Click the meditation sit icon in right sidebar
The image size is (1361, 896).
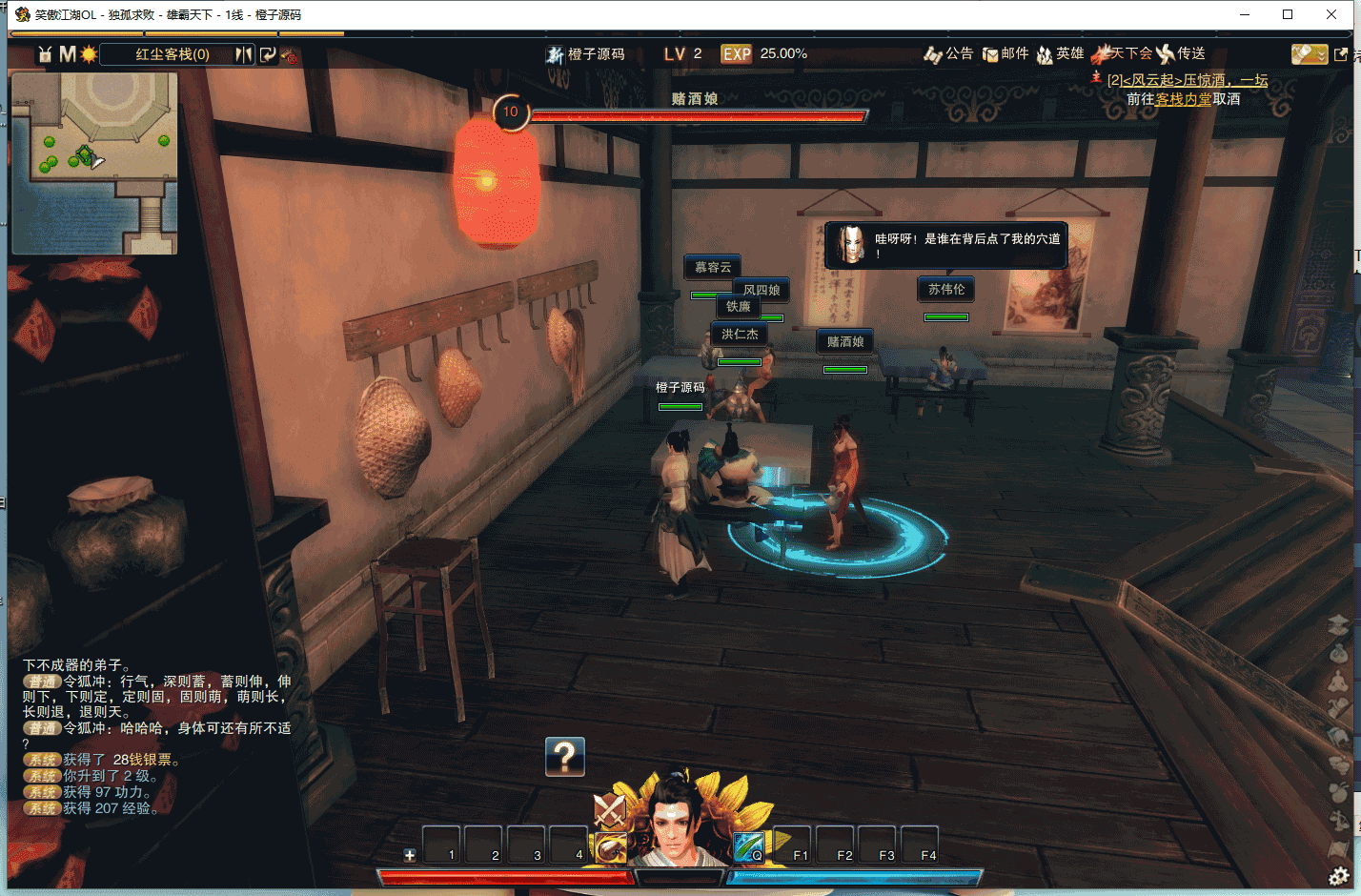tap(1338, 682)
